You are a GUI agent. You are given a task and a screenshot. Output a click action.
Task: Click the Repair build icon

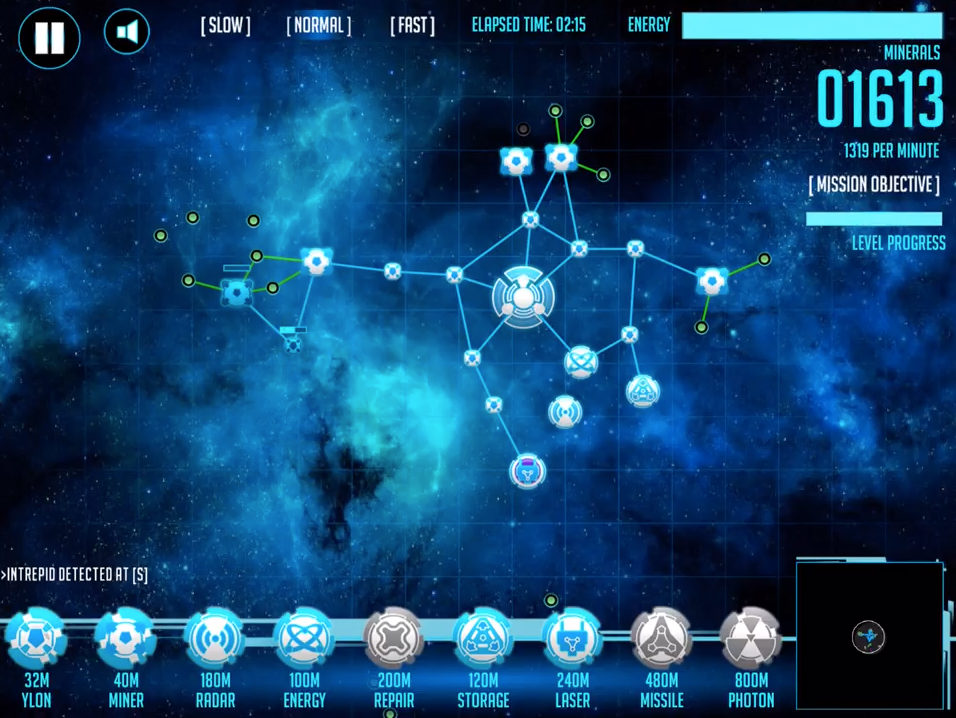tap(394, 639)
